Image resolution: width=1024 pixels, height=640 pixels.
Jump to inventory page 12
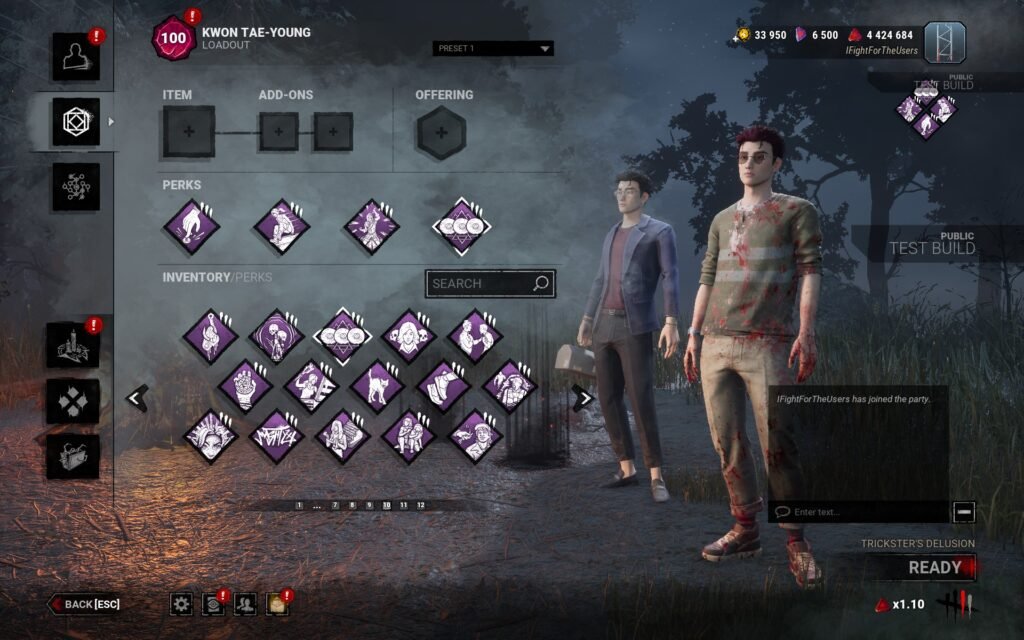[421, 506]
